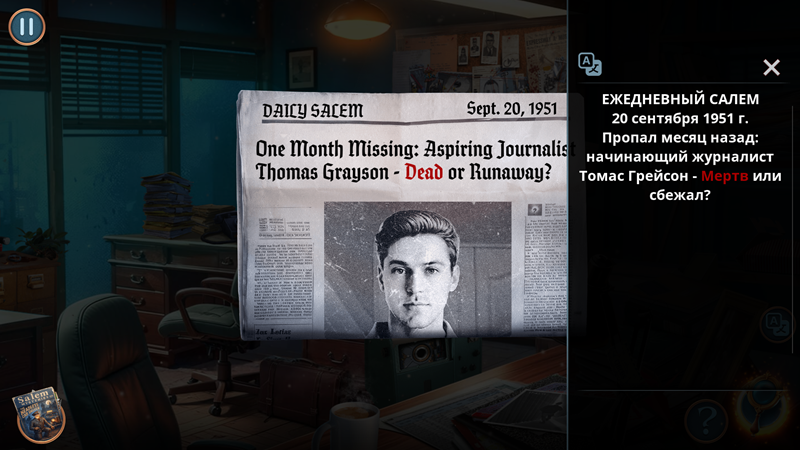
Task: Tap the dimmed question mark hint button
Action: point(705,417)
